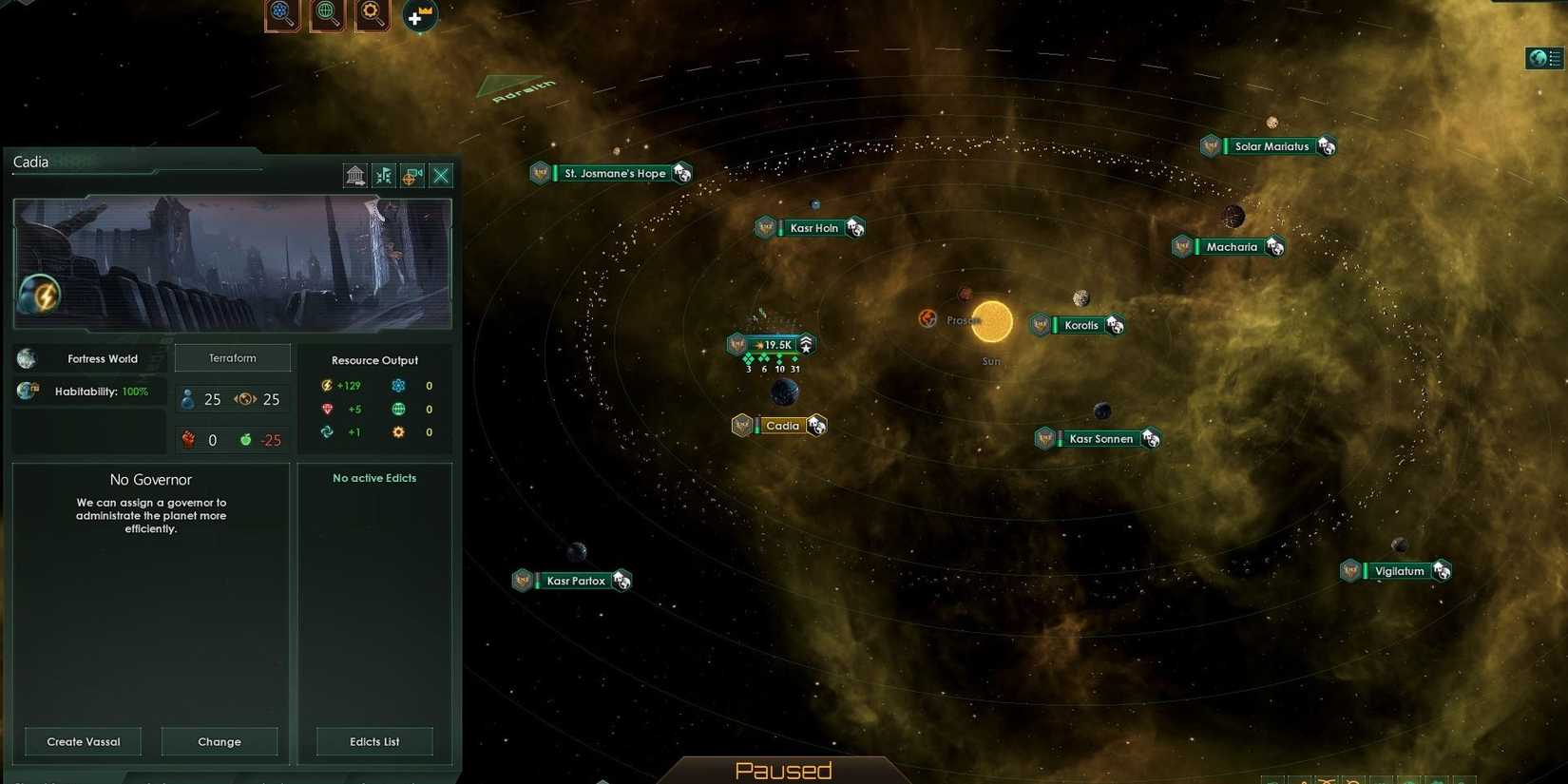Toggle the Paused state at screen bottom

783,770
